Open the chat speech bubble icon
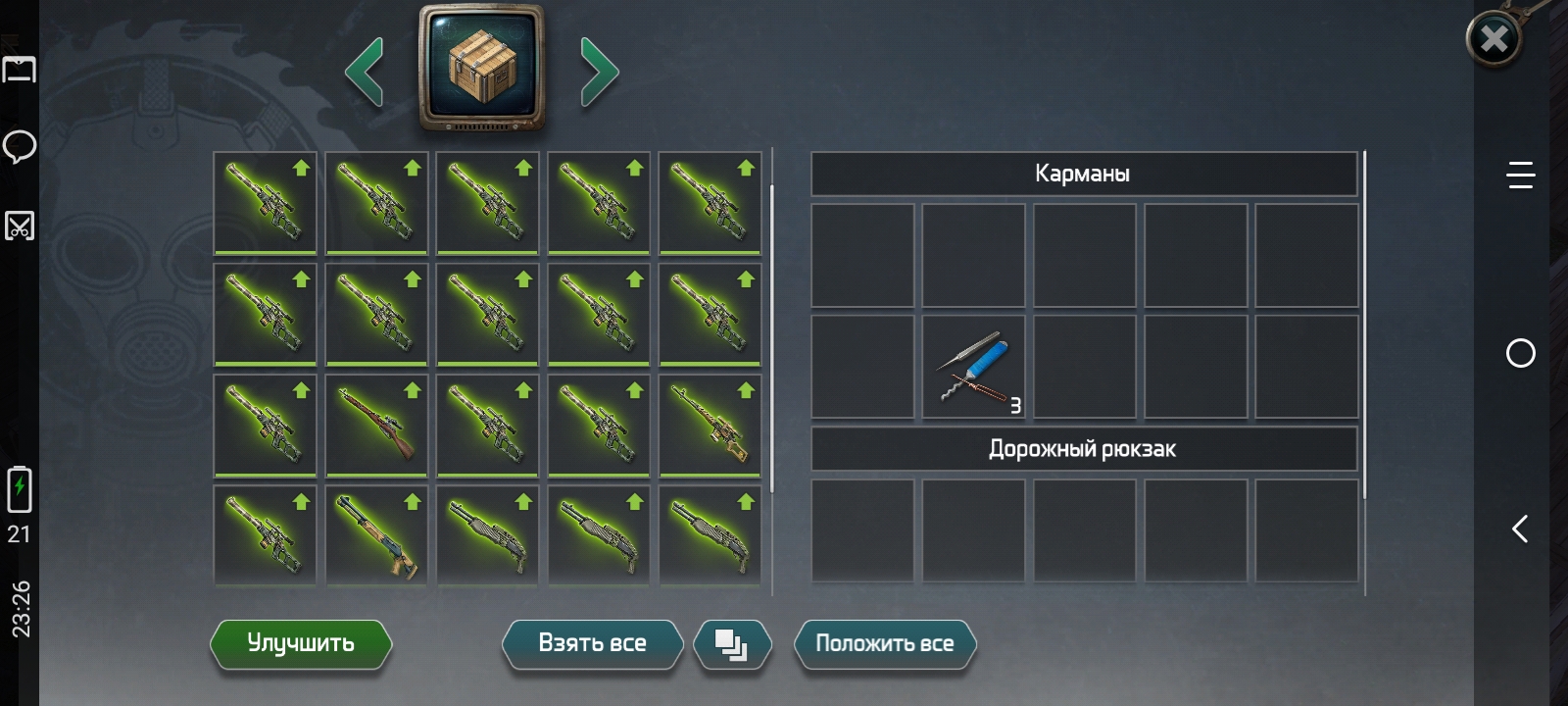This screenshot has width=1568, height=706. [20, 147]
